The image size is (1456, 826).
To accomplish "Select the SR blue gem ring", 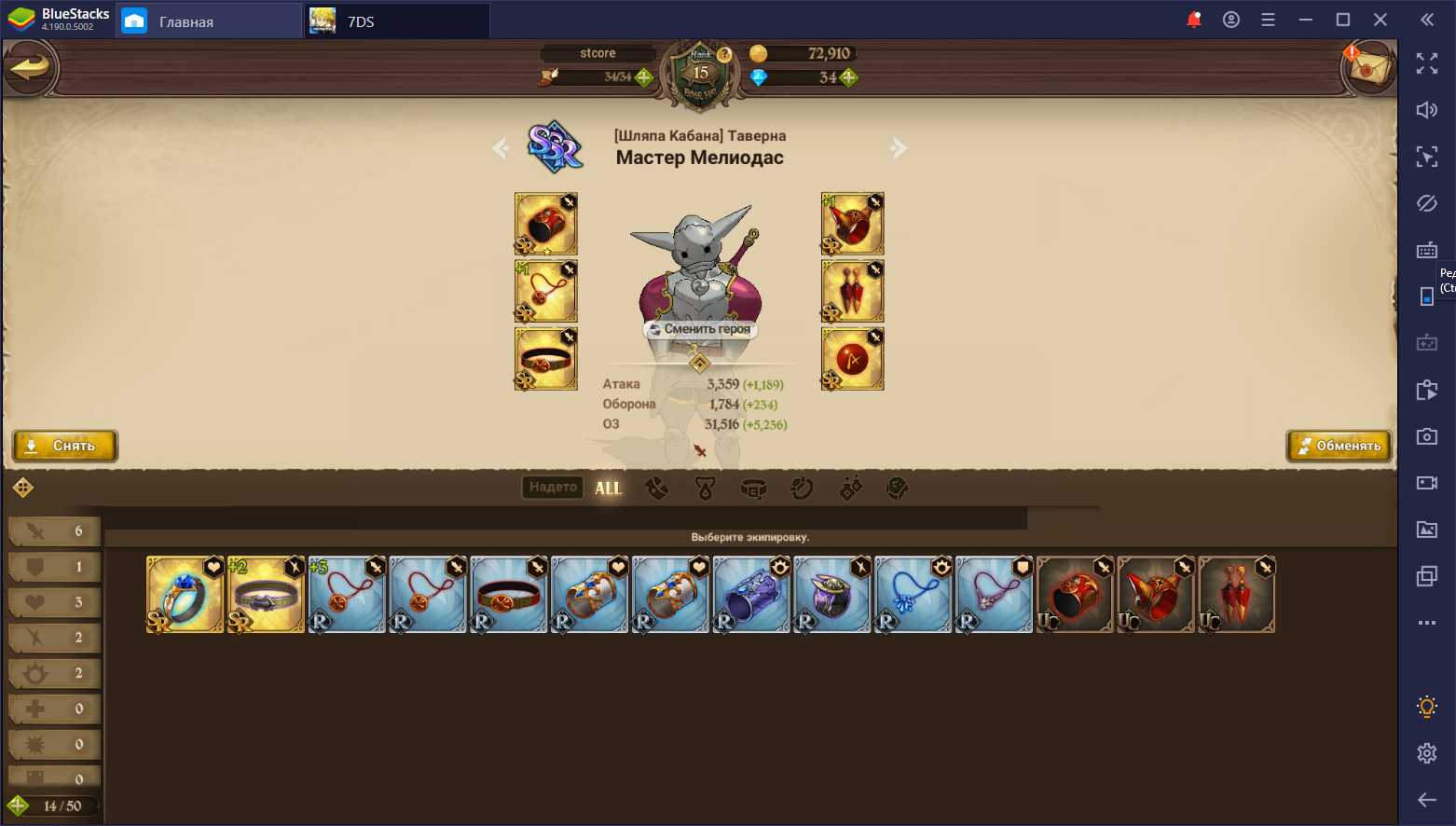I will click(x=185, y=595).
